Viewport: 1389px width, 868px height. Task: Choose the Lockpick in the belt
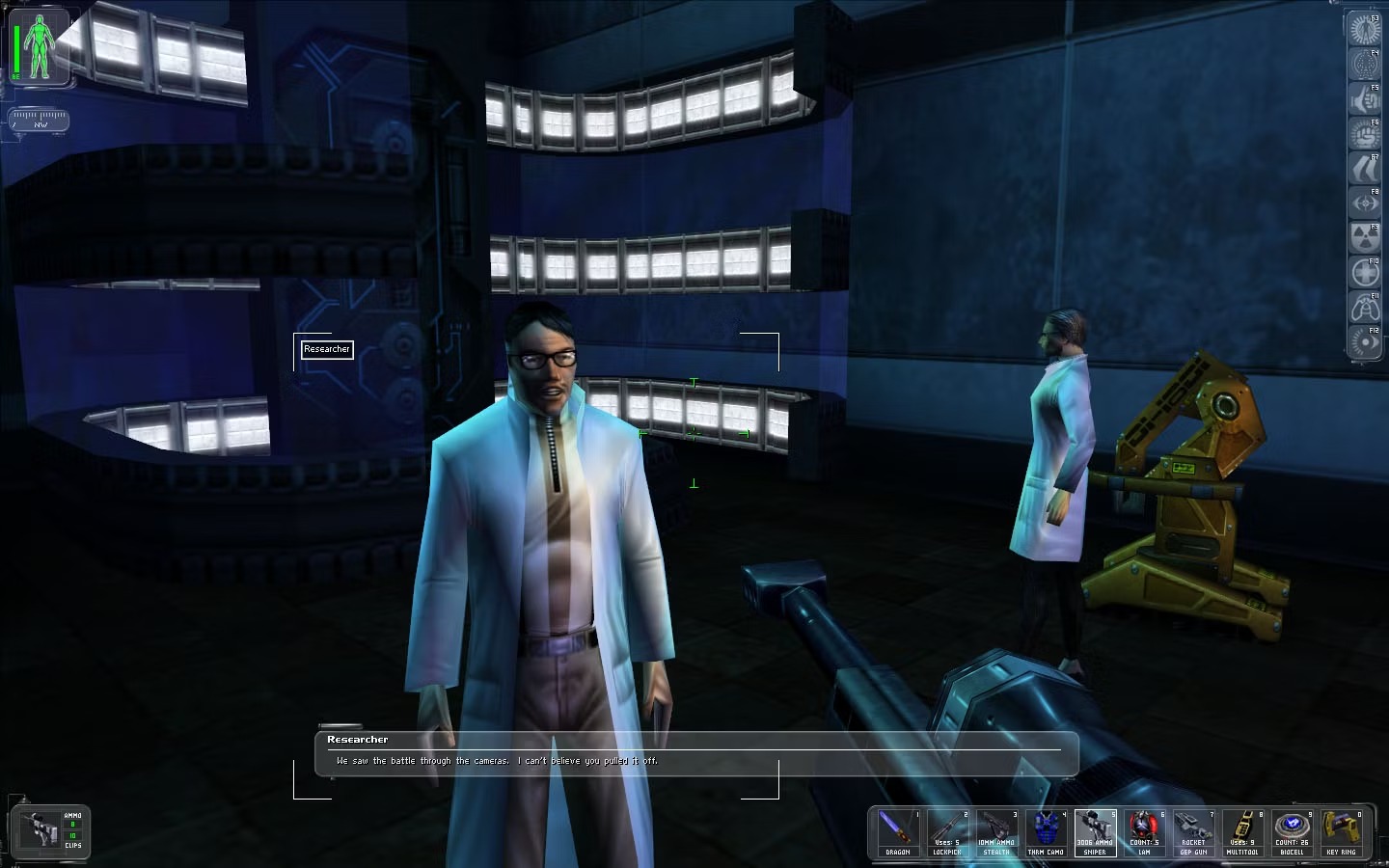[946, 832]
